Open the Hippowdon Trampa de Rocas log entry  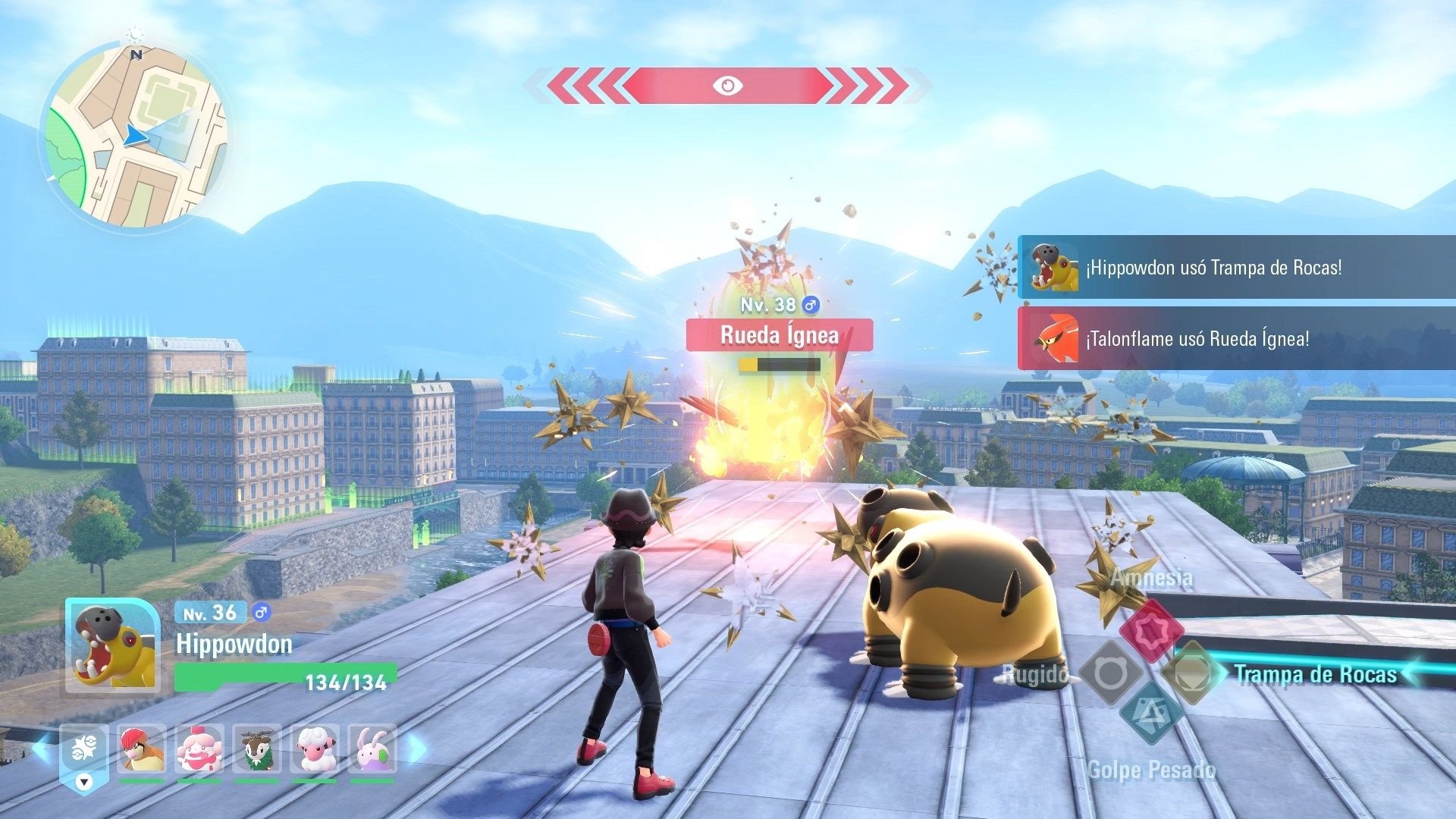point(1236,268)
